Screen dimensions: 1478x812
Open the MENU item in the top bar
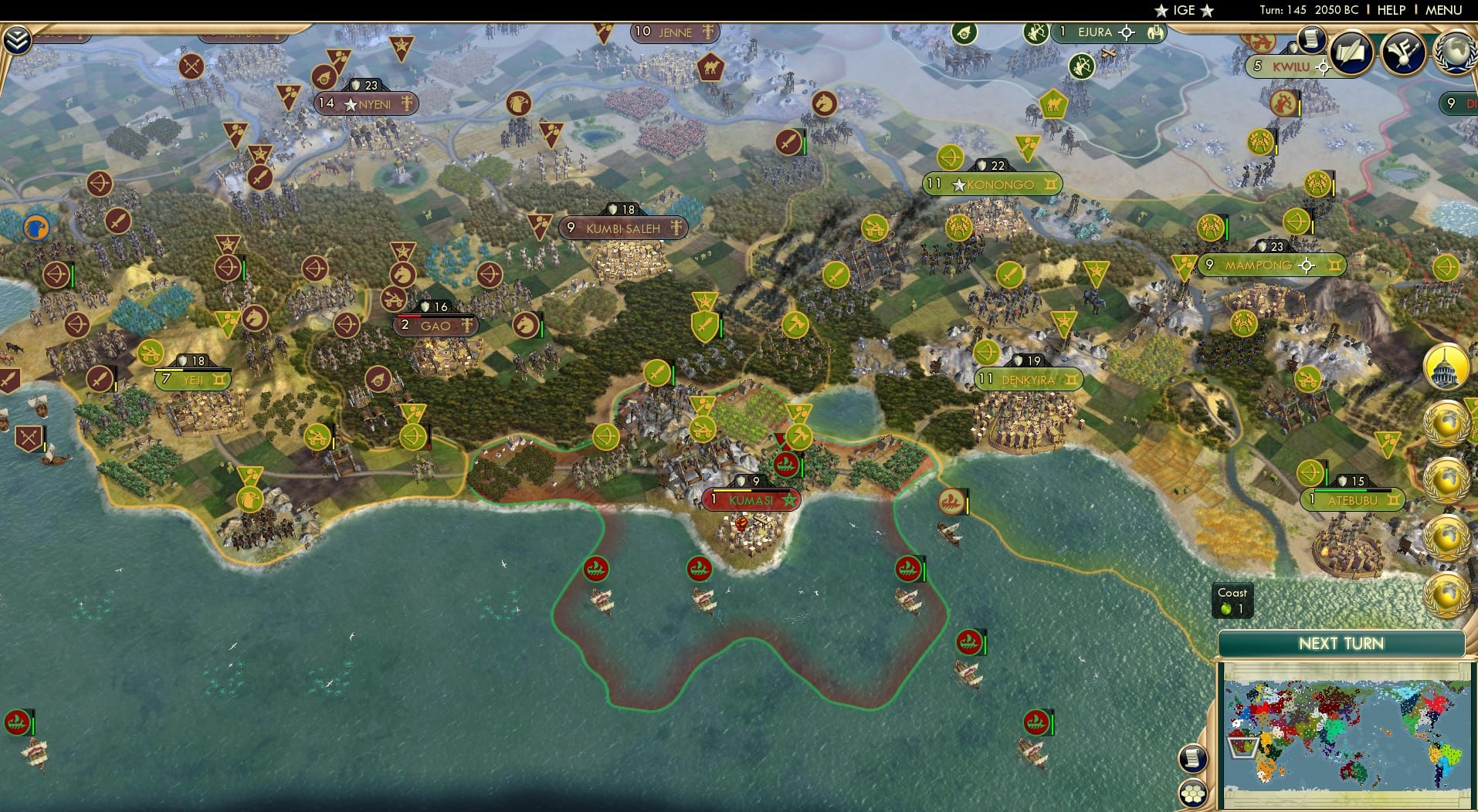pos(1446,10)
